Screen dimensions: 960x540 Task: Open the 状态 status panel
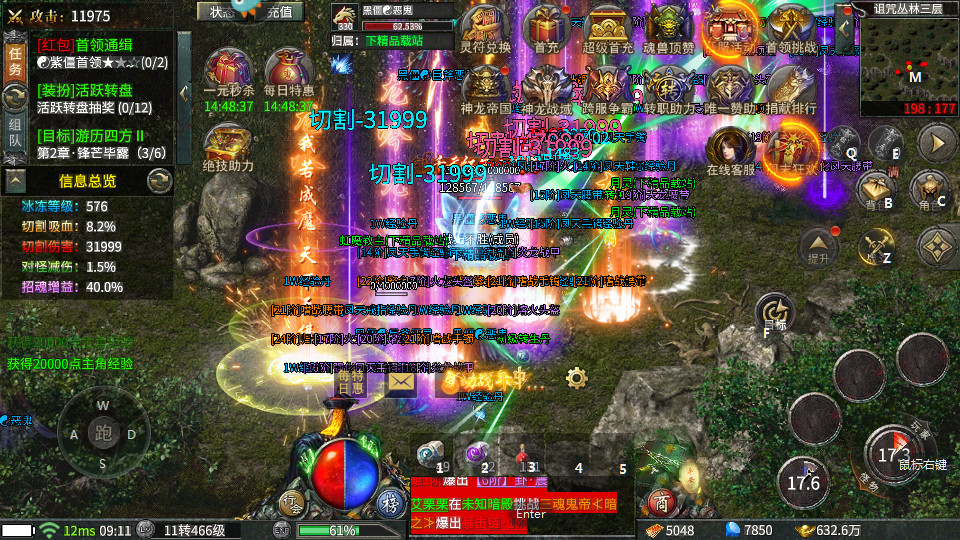pyautogui.click(x=217, y=11)
